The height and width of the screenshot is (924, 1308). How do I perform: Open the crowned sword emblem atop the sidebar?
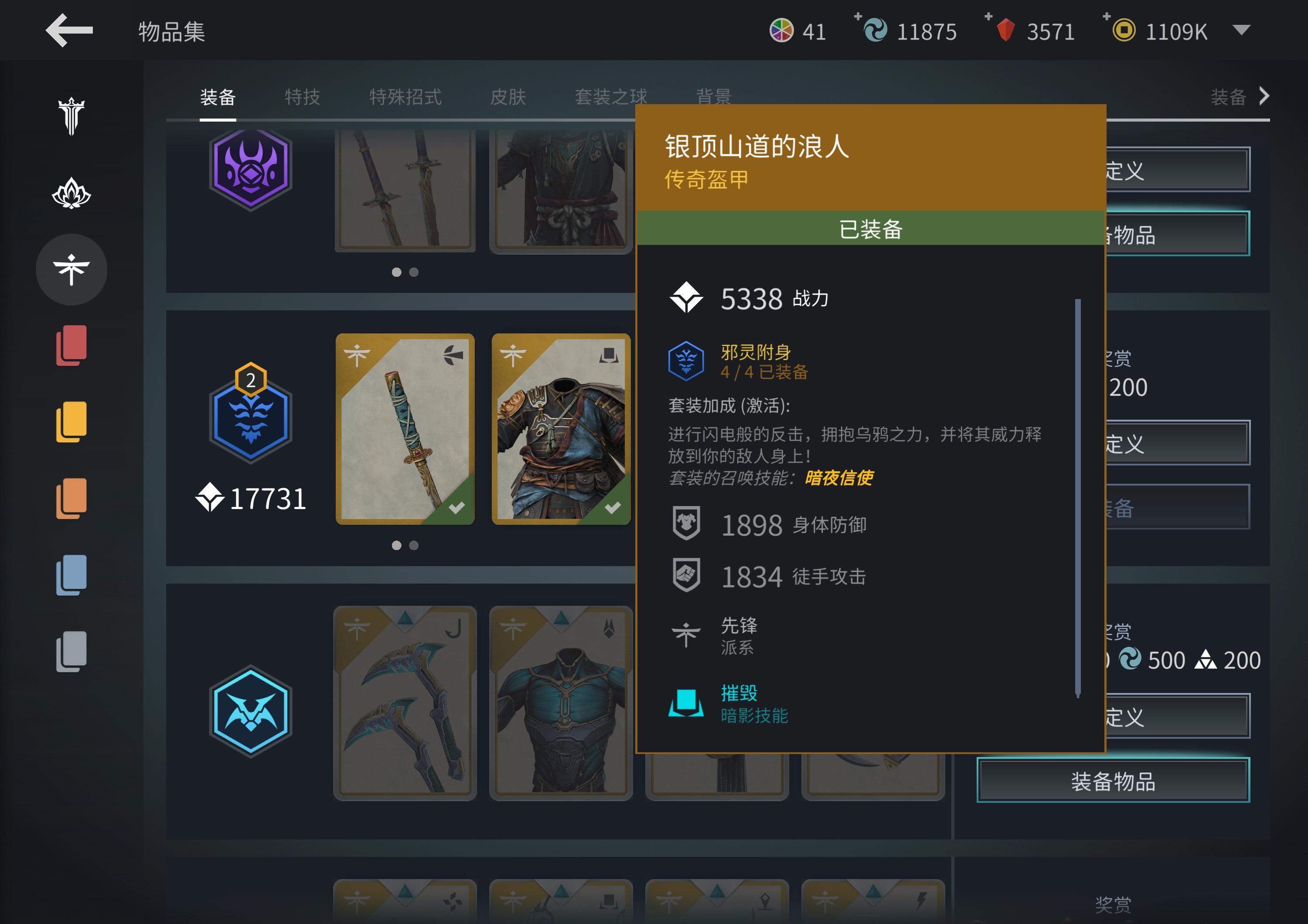[x=71, y=117]
